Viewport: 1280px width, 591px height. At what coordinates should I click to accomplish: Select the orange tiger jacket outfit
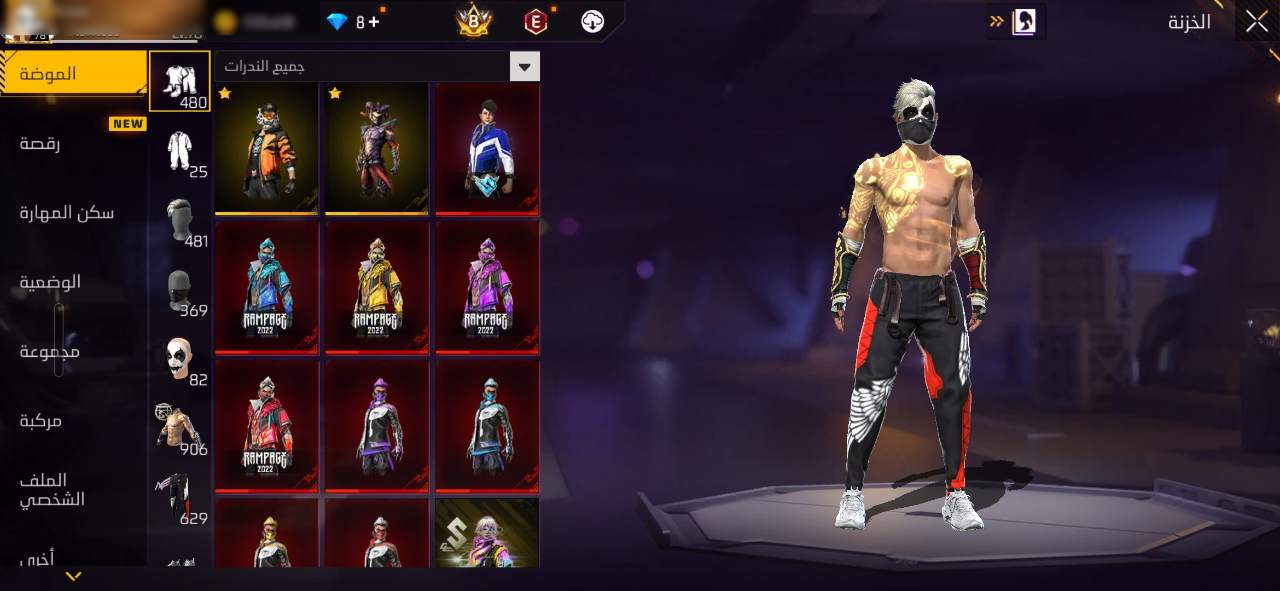click(x=267, y=148)
